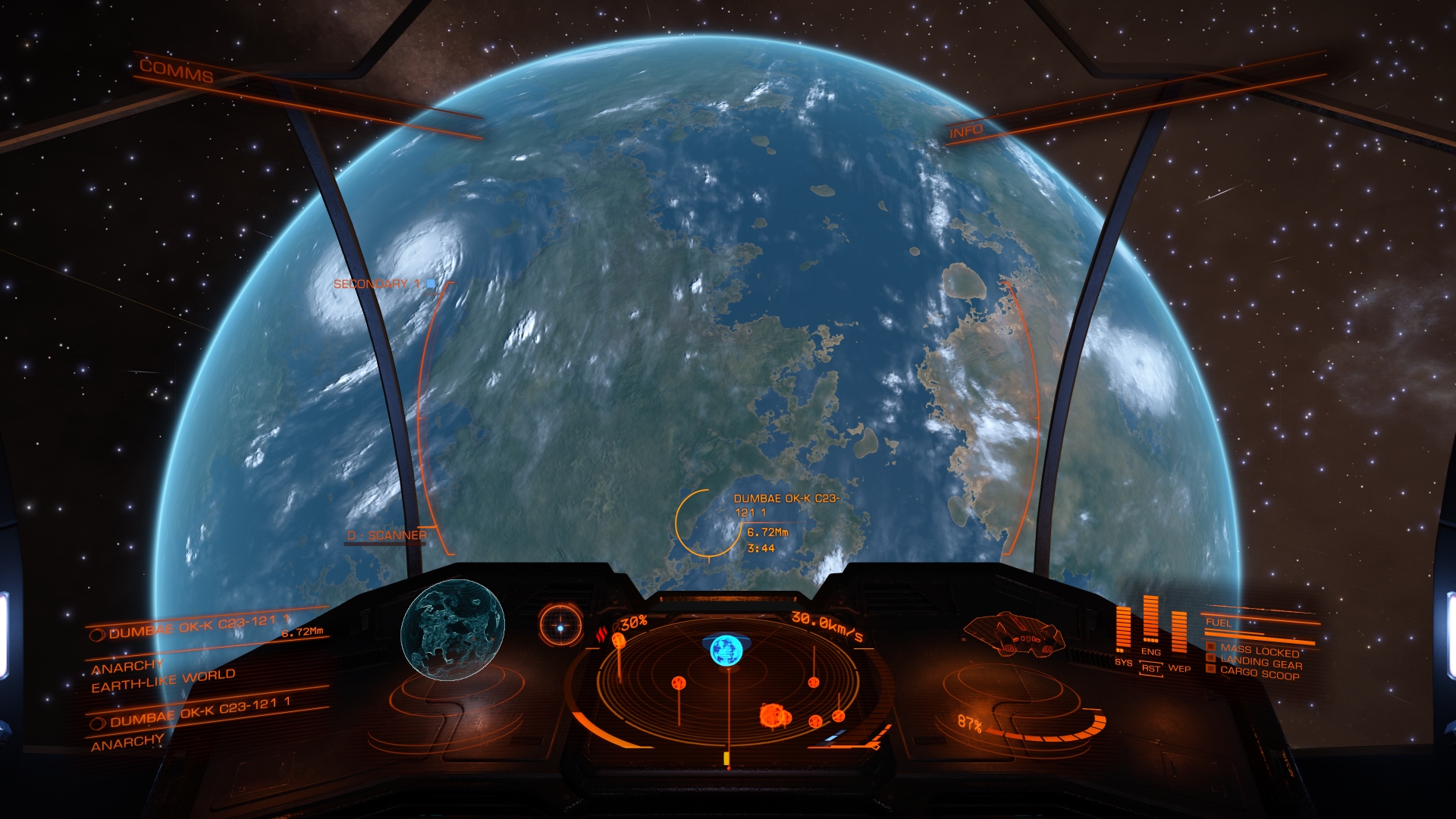Select the SYS power bar
Image resolution: width=1456 pixels, height=819 pixels.
tap(1123, 629)
